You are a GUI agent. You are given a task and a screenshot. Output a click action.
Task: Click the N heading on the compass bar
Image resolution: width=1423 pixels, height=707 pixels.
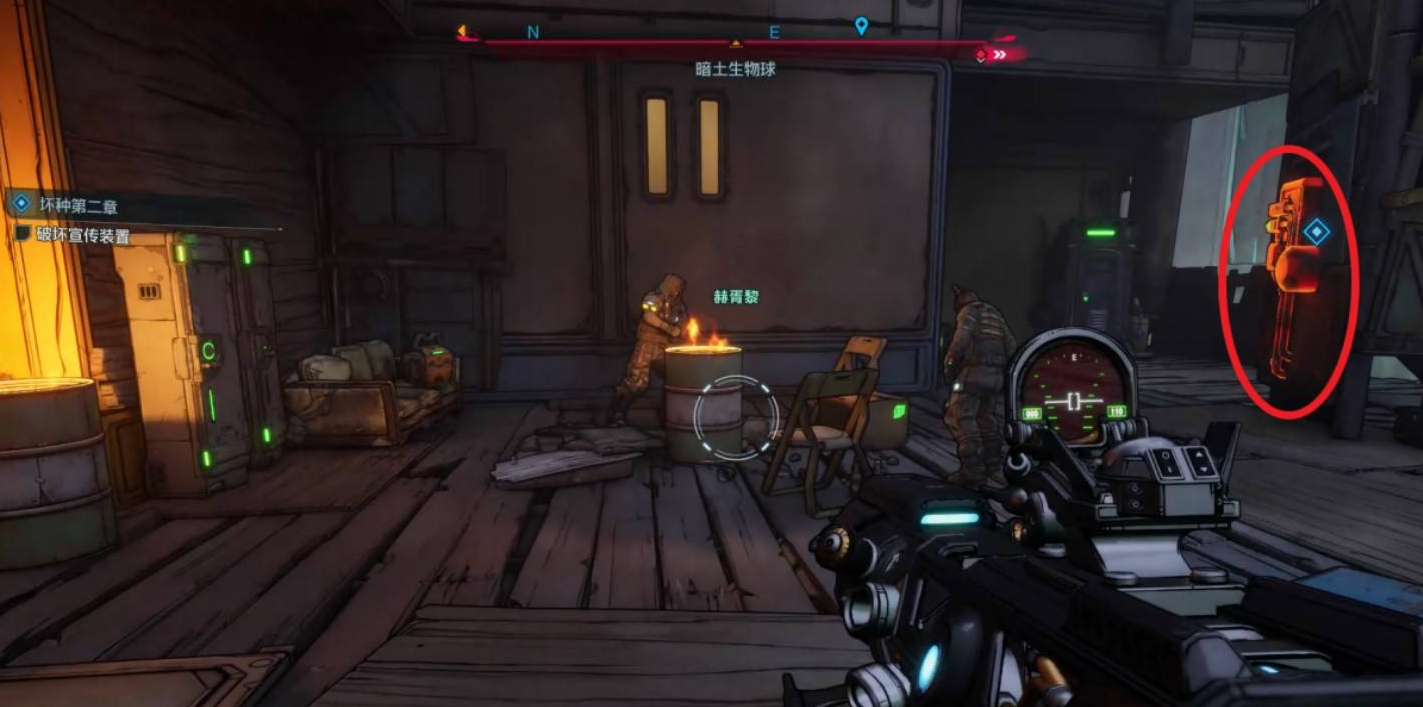click(x=533, y=32)
